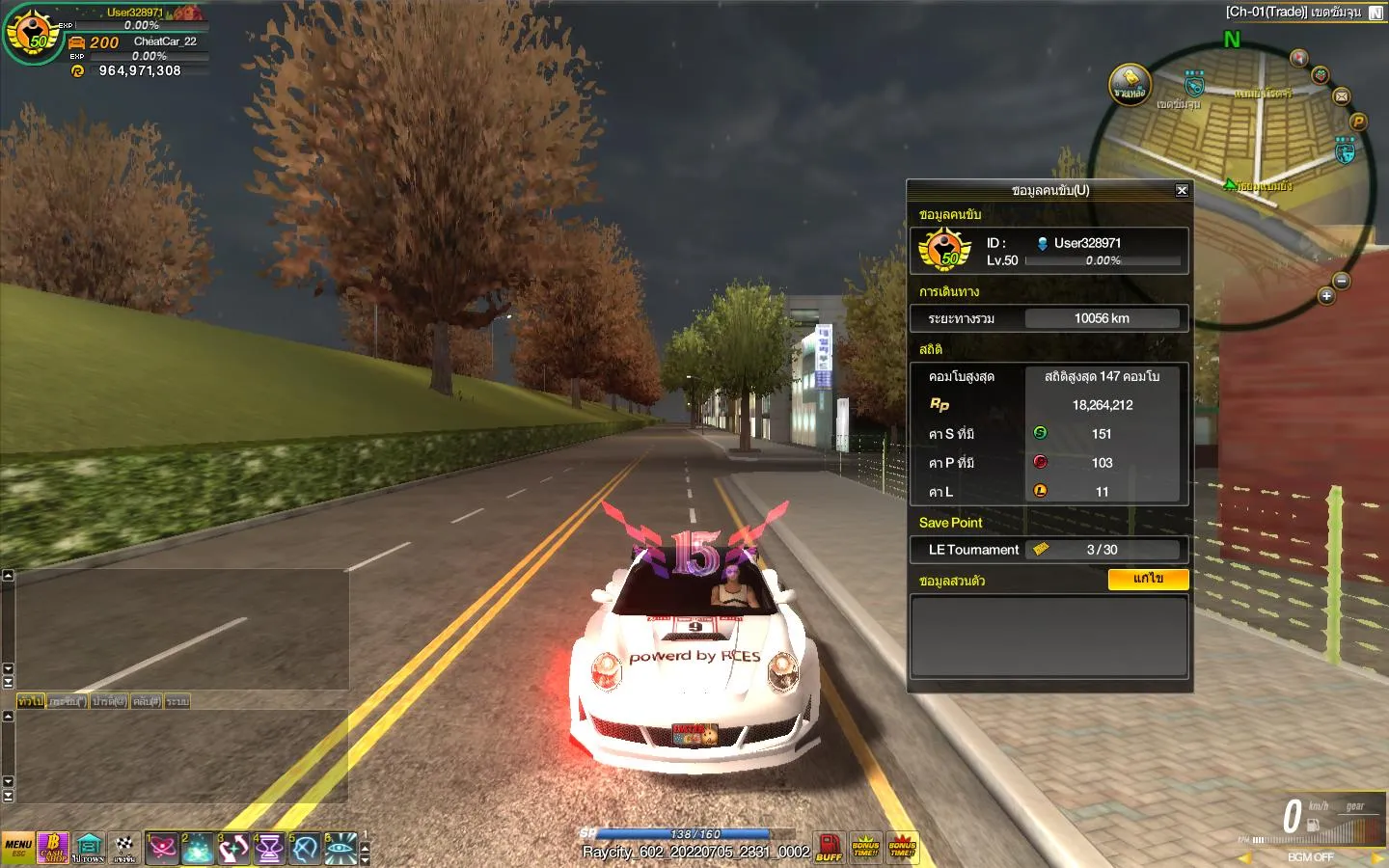Open the chick help button
This screenshot has height=868, width=1389.
[1130, 84]
